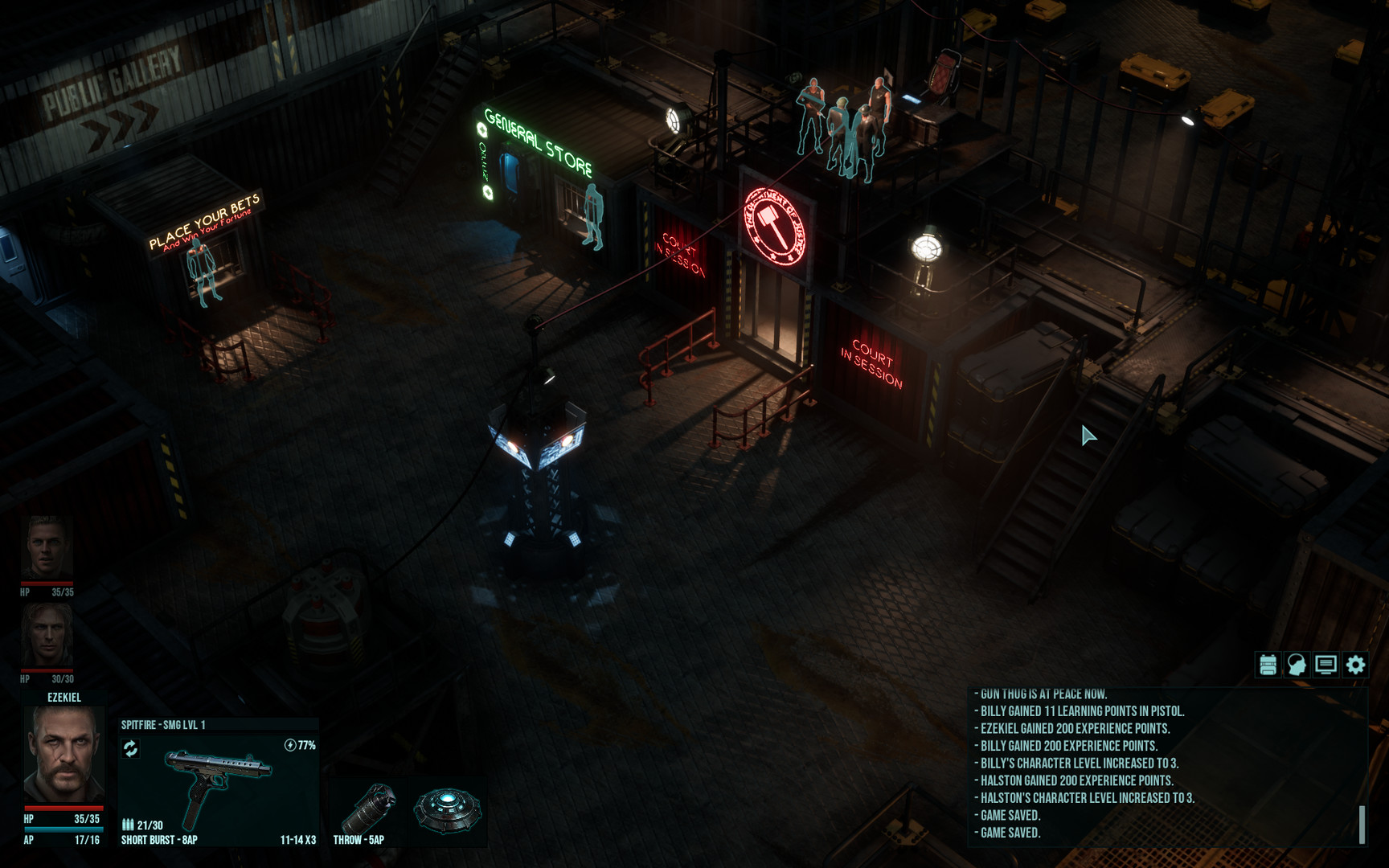Open the backpack inventory icon
Screen dimensions: 1389x868
pos(1268,664)
